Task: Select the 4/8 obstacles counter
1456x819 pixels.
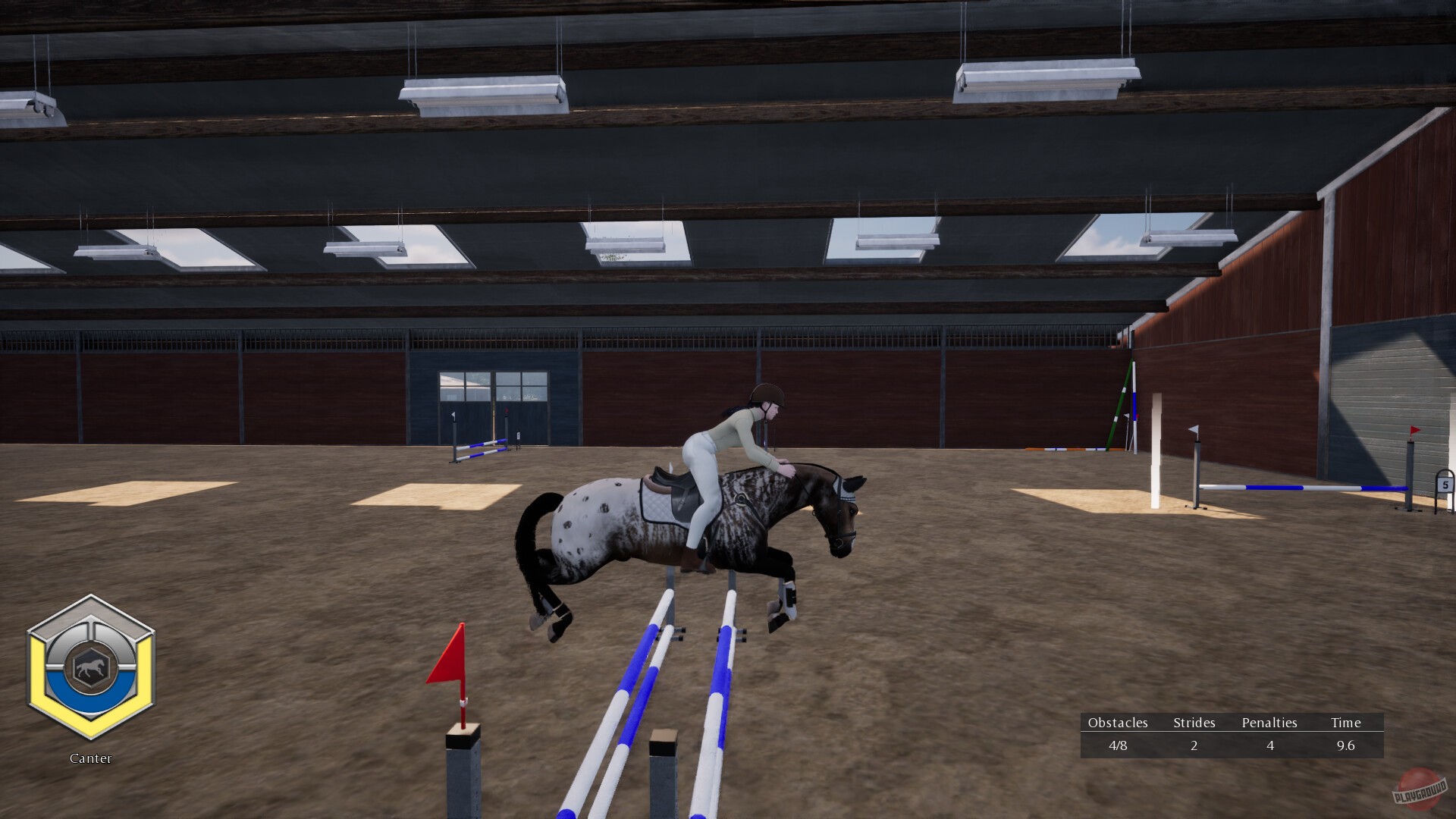Action: coord(1118,746)
